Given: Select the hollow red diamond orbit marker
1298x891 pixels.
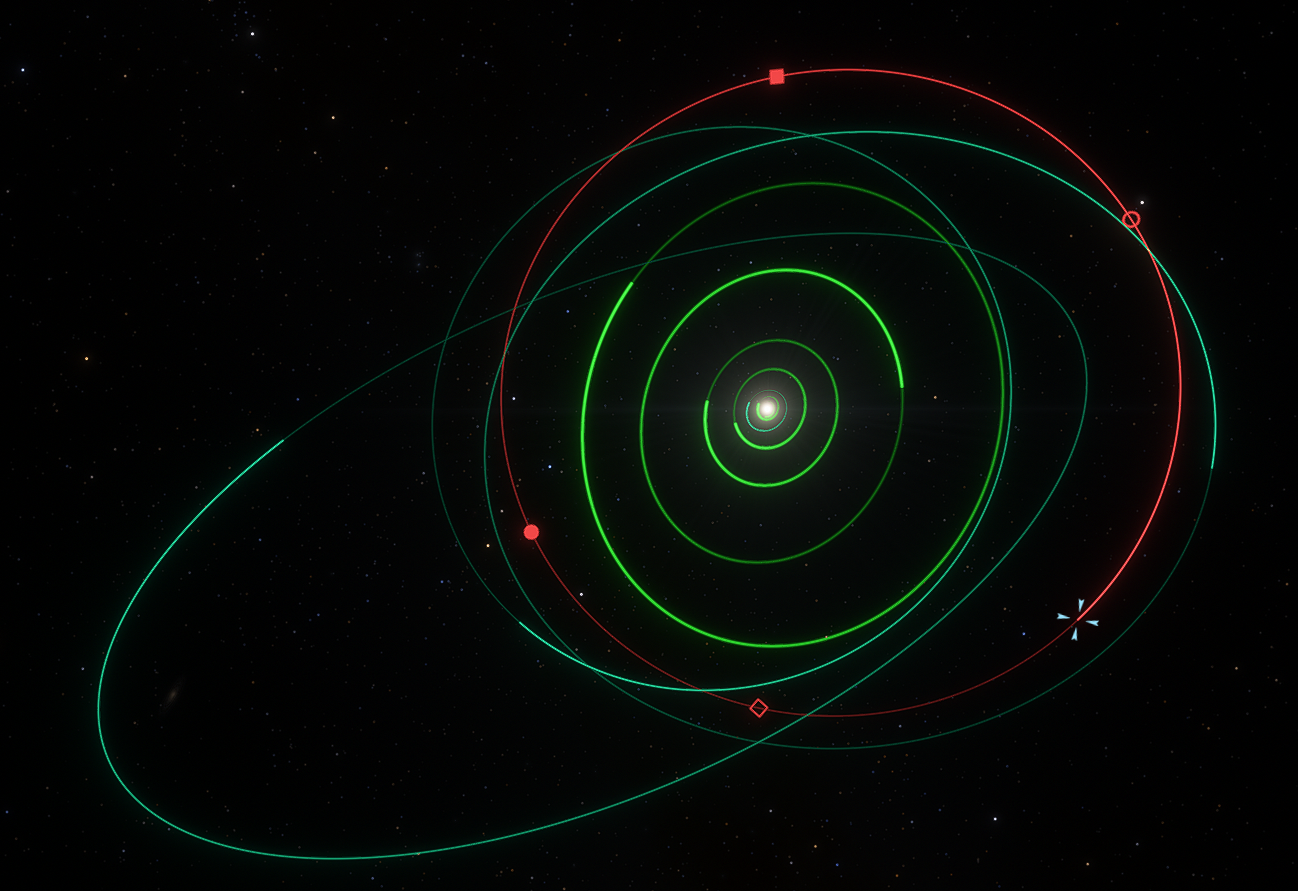Looking at the screenshot, I should tap(759, 708).
